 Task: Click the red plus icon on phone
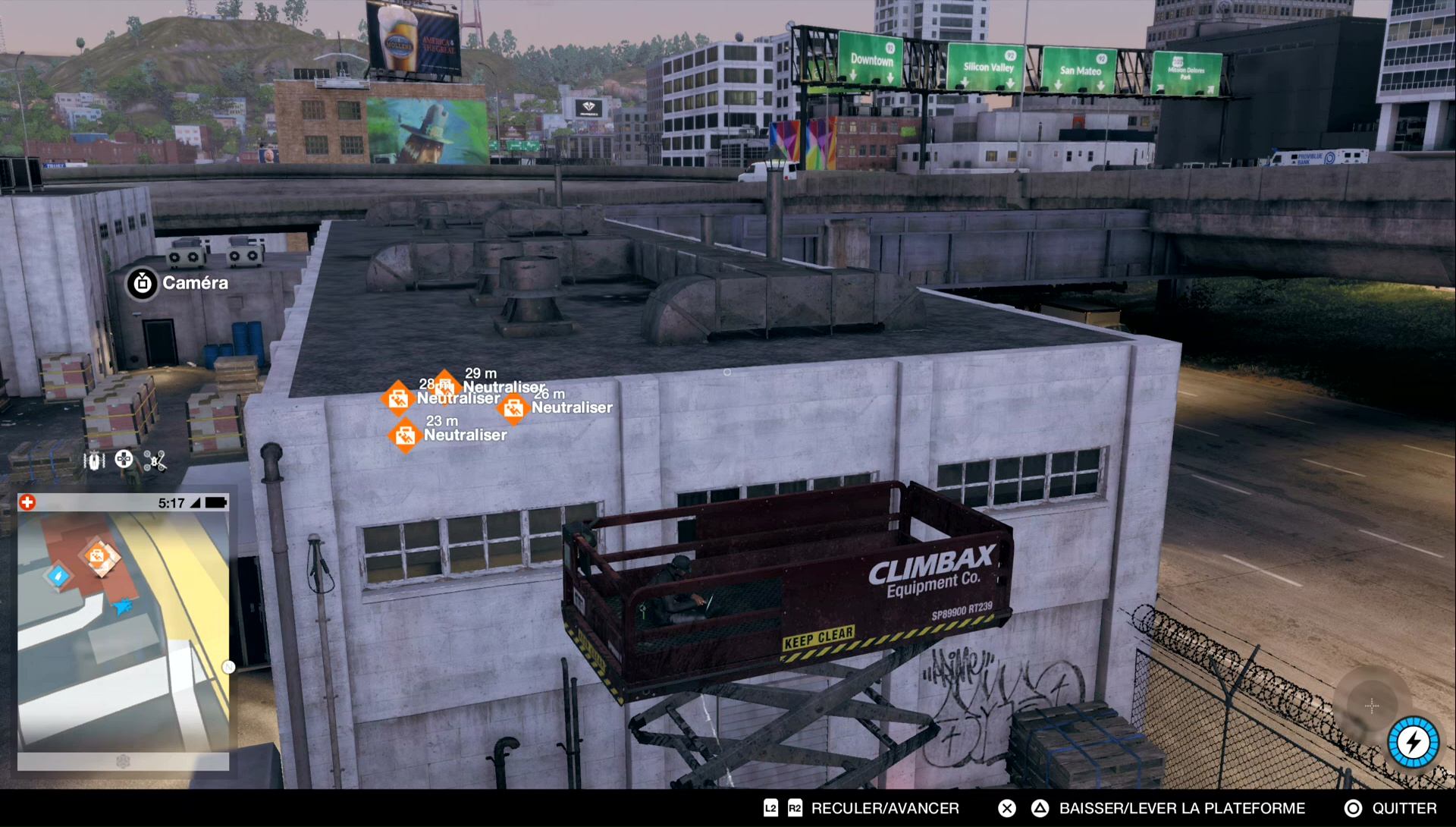[27, 502]
